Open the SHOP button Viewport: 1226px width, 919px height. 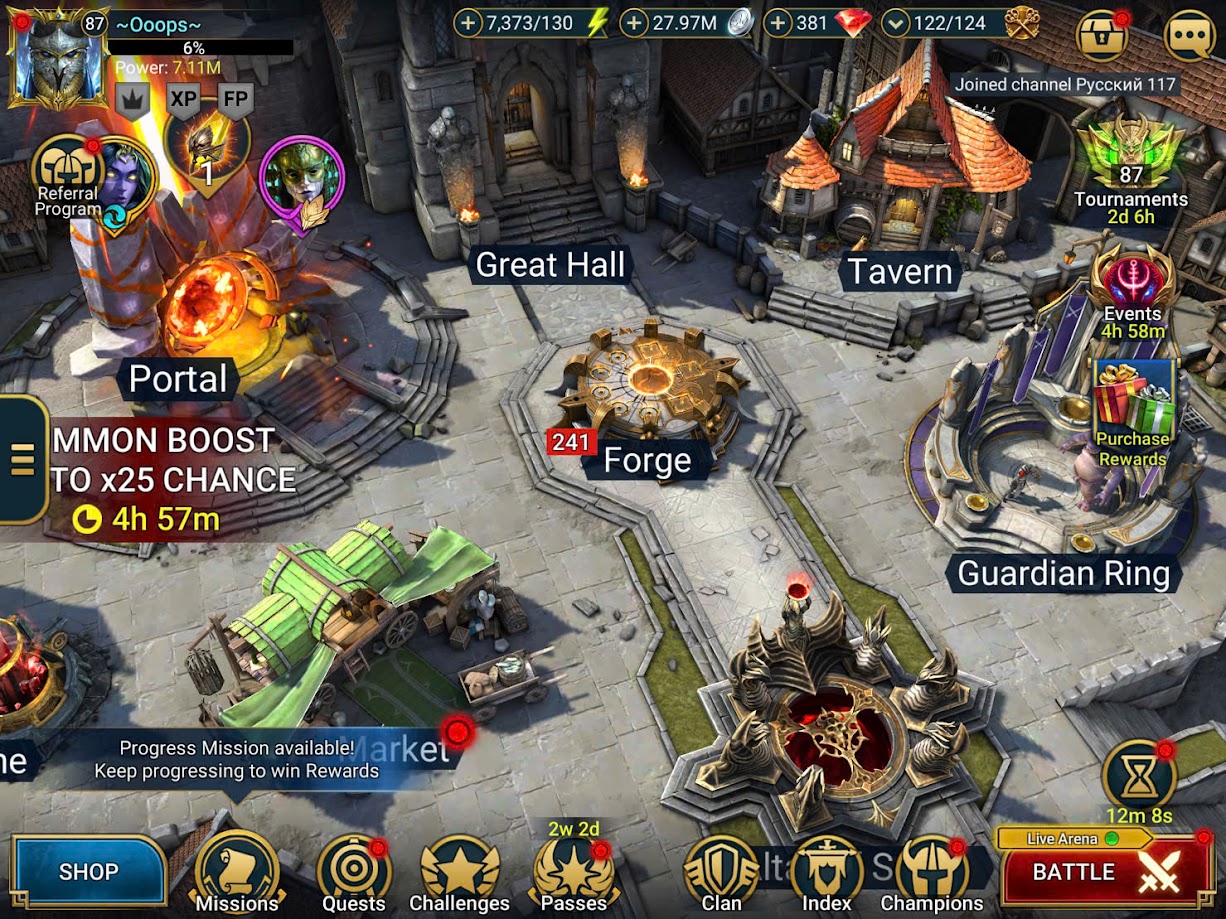pos(88,871)
